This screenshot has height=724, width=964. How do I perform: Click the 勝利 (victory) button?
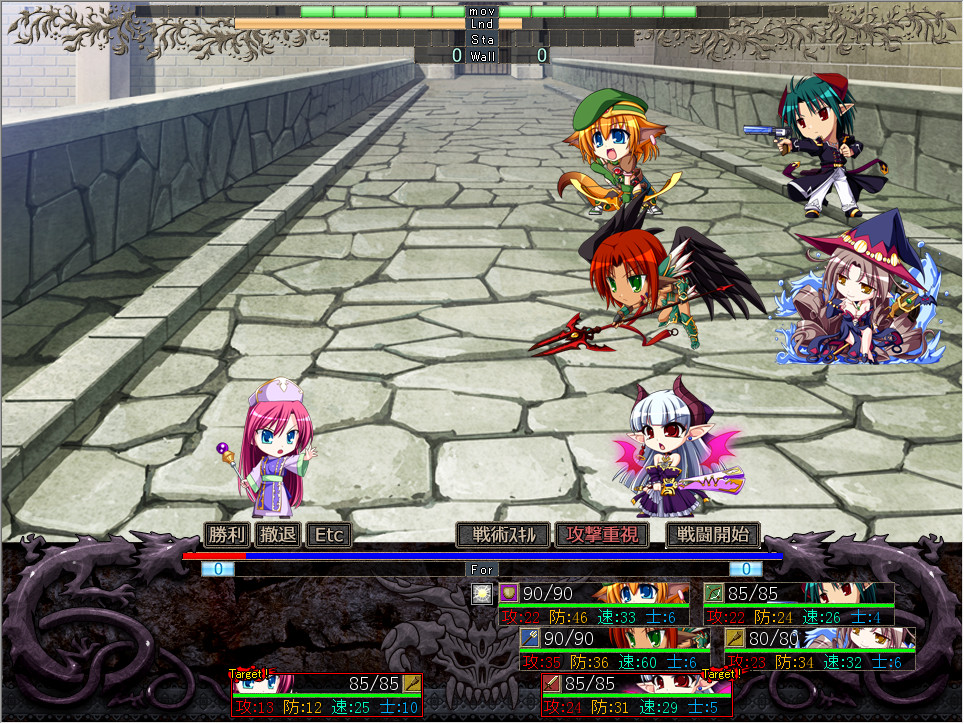click(226, 535)
